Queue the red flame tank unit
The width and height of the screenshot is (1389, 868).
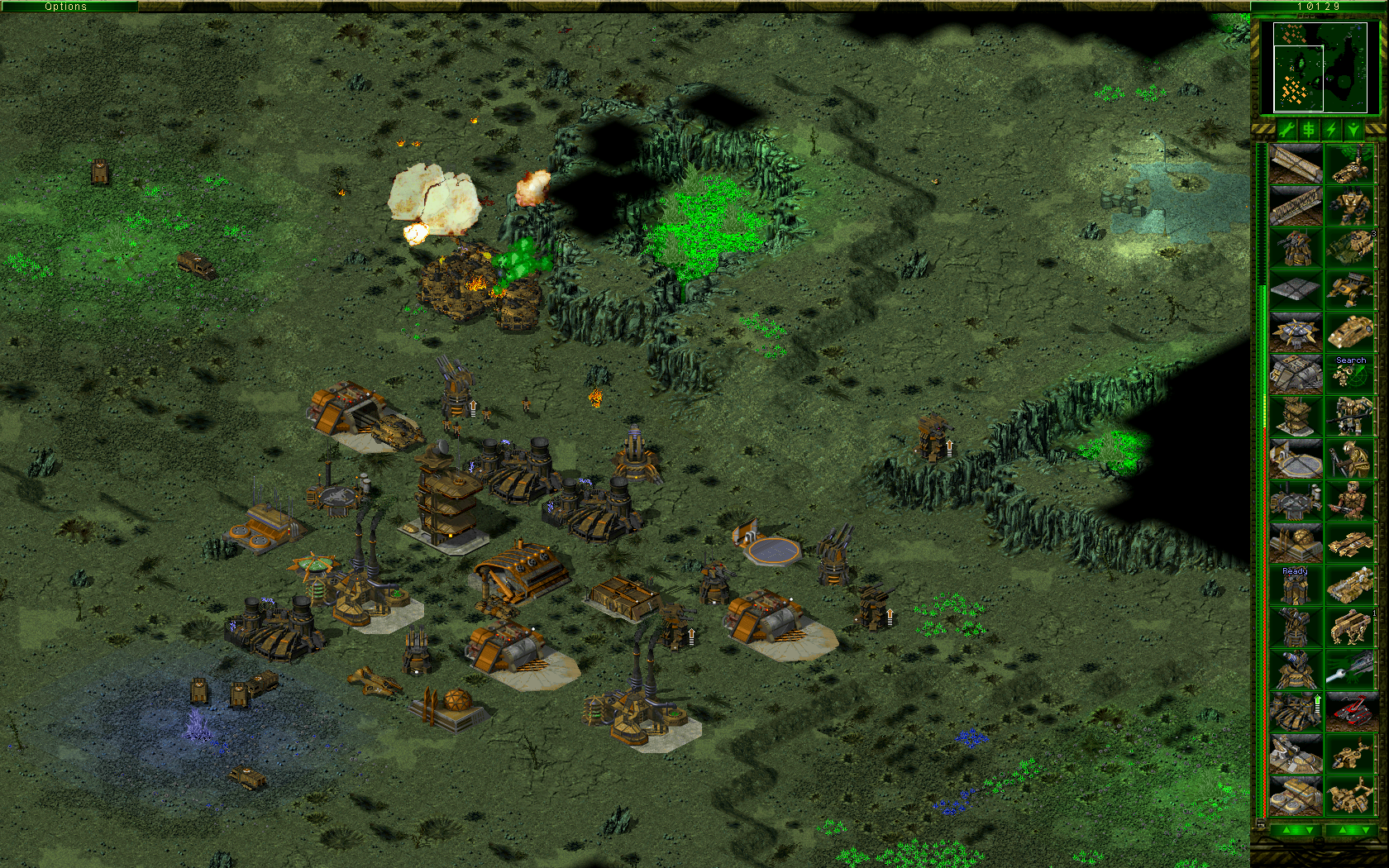pyautogui.click(x=1351, y=709)
